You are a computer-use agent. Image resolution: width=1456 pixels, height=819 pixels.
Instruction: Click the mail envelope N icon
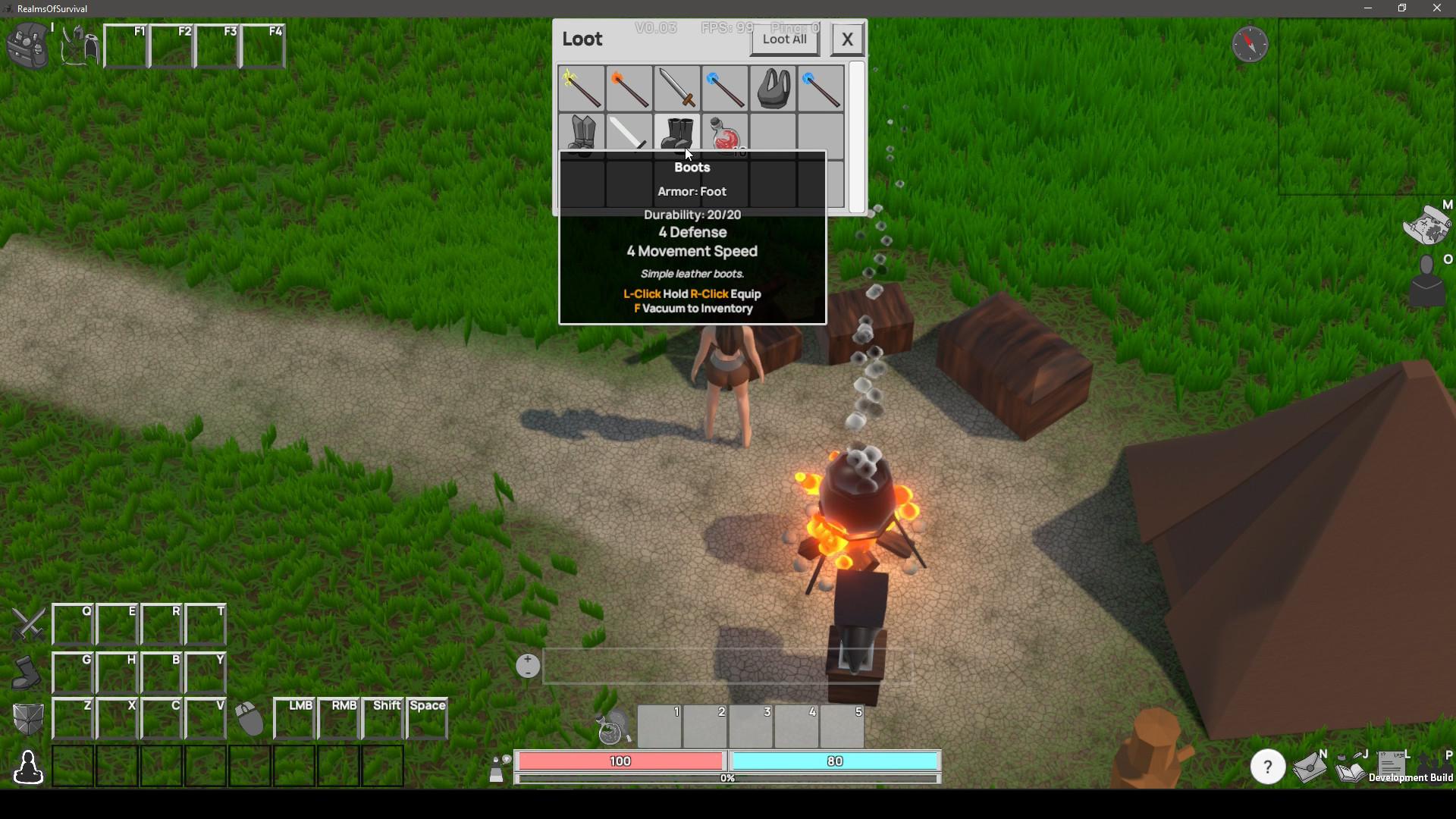[1310, 767]
